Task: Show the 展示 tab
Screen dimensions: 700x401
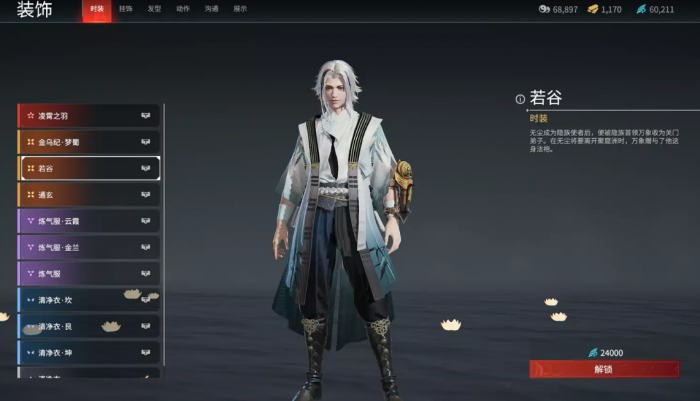Action: pyautogui.click(x=240, y=9)
